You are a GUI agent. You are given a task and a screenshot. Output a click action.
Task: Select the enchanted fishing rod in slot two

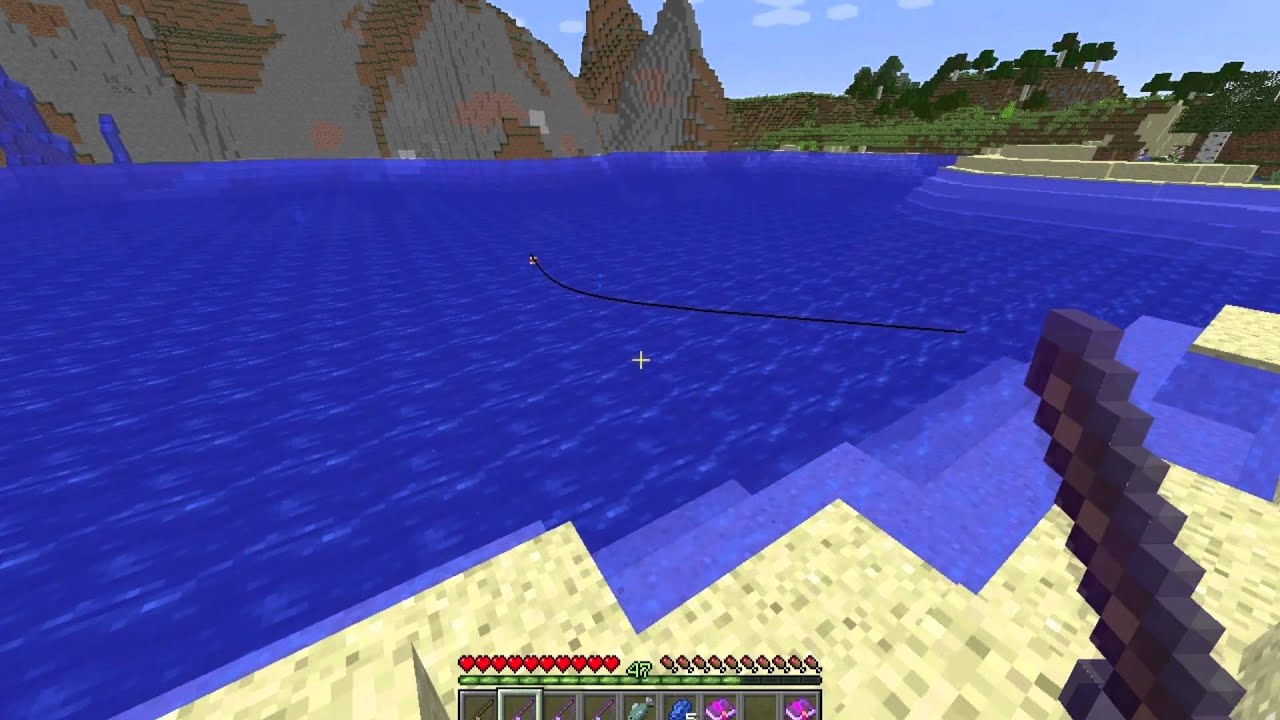point(518,706)
